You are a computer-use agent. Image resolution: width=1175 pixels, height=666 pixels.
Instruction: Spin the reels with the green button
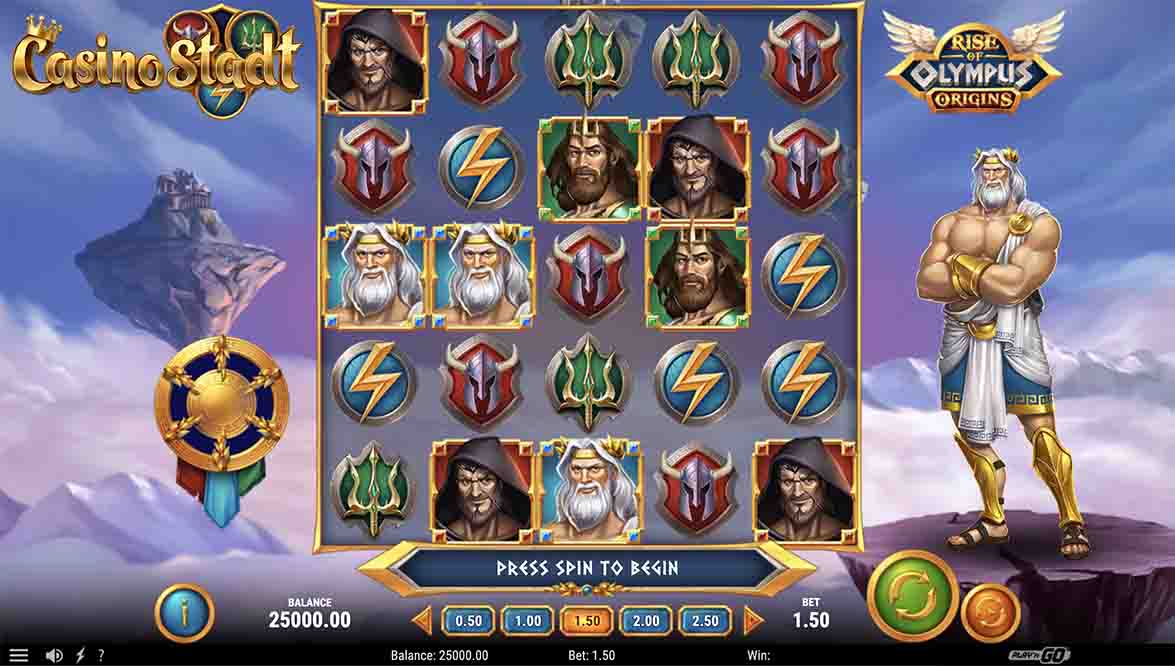pyautogui.click(x=913, y=598)
